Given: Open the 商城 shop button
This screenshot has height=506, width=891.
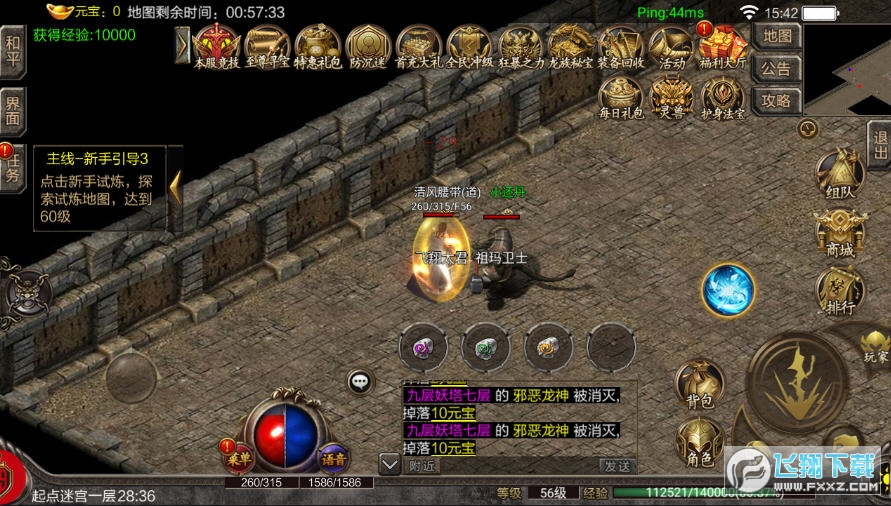Looking at the screenshot, I should tap(840, 236).
